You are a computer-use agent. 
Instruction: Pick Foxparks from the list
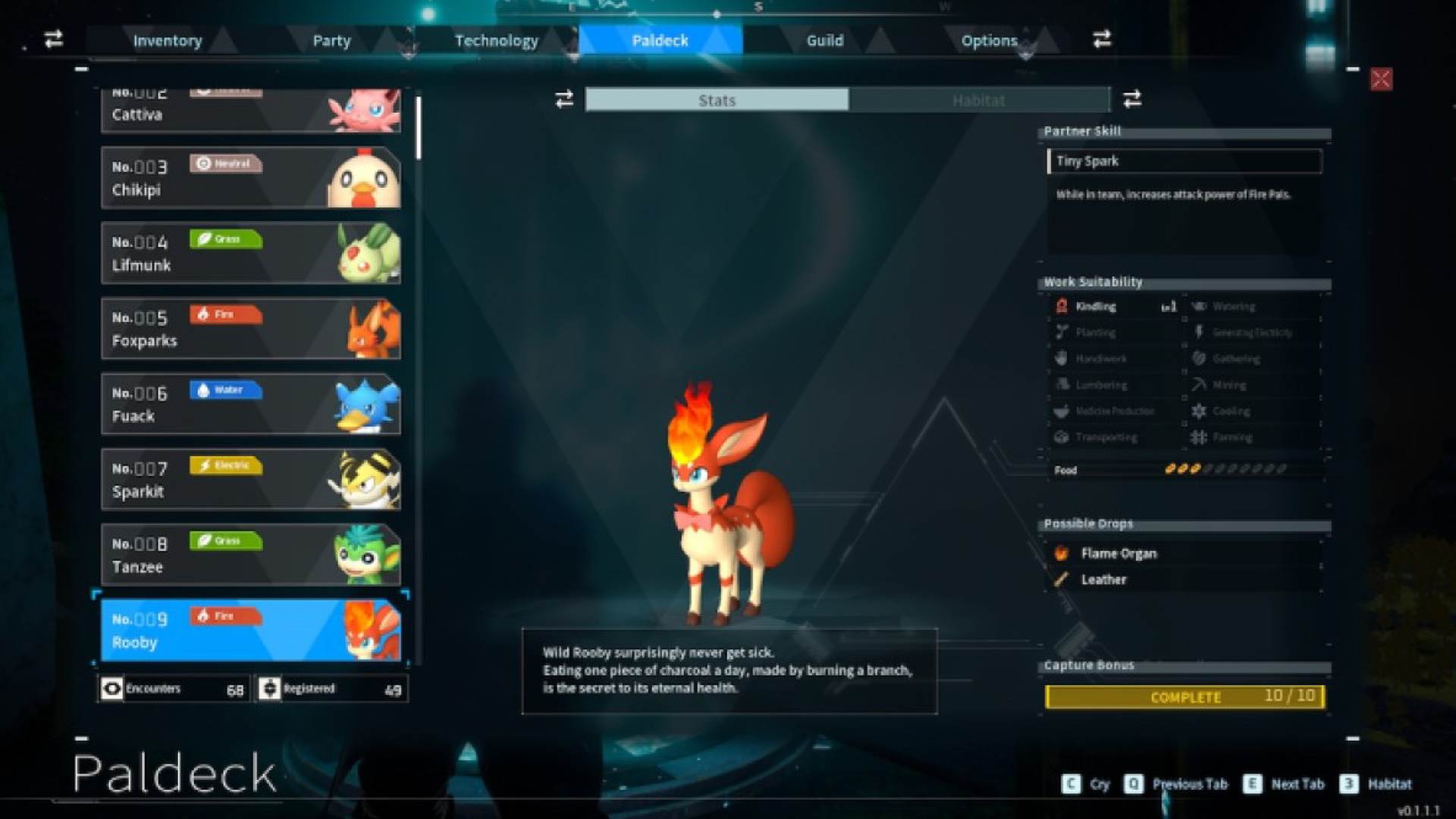click(x=250, y=328)
